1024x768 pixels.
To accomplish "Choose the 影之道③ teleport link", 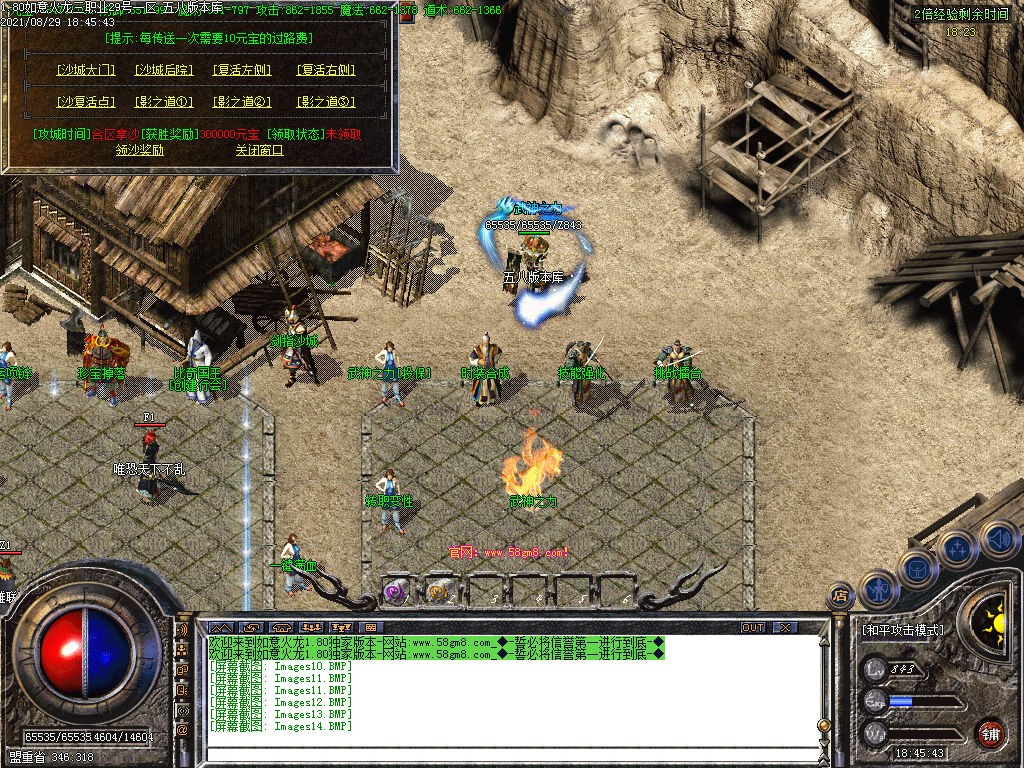I will coord(326,102).
